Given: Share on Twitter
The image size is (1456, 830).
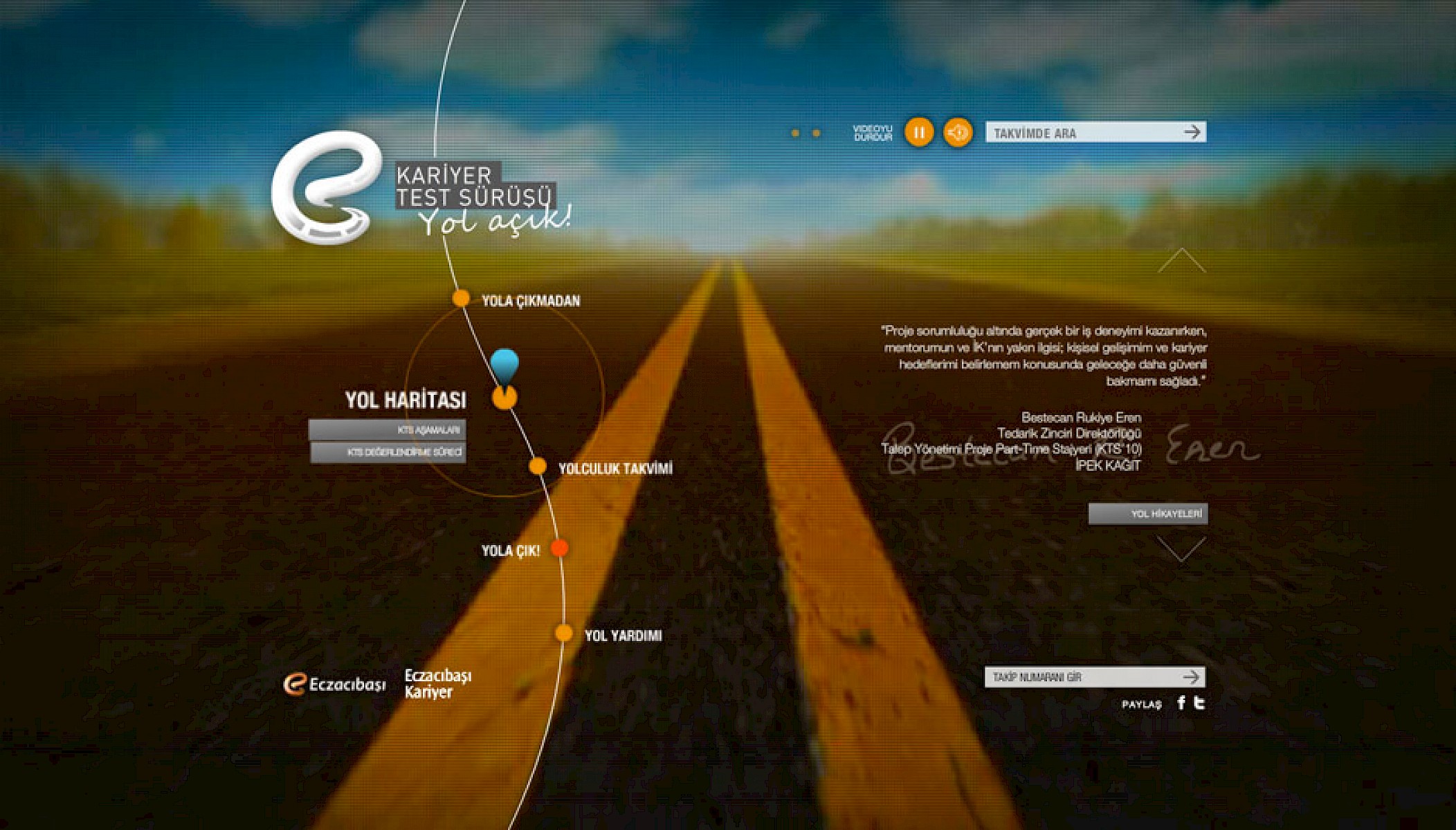Looking at the screenshot, I should tap(1200, 703).
